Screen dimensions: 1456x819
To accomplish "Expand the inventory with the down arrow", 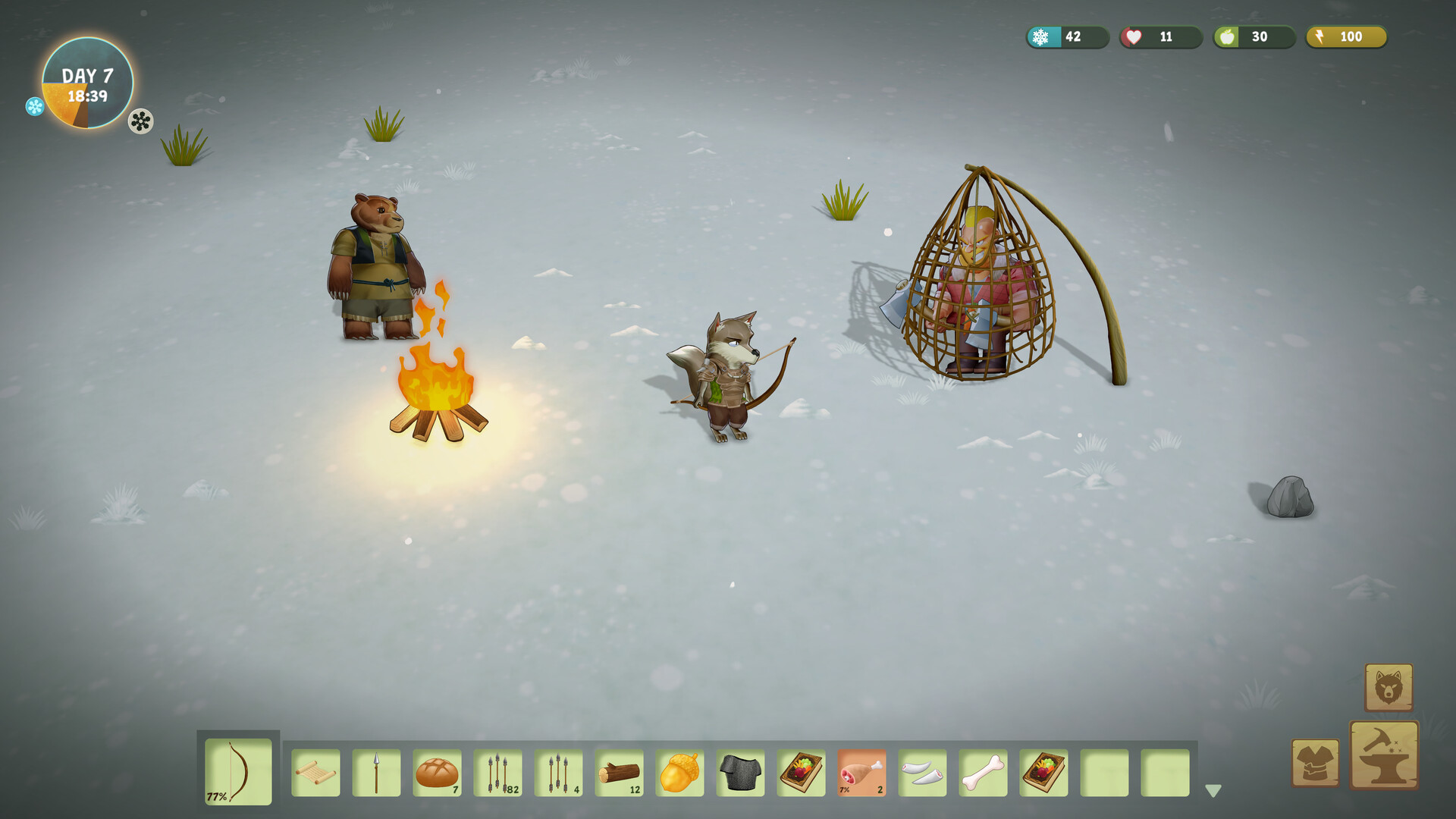I will point(1213,791).
